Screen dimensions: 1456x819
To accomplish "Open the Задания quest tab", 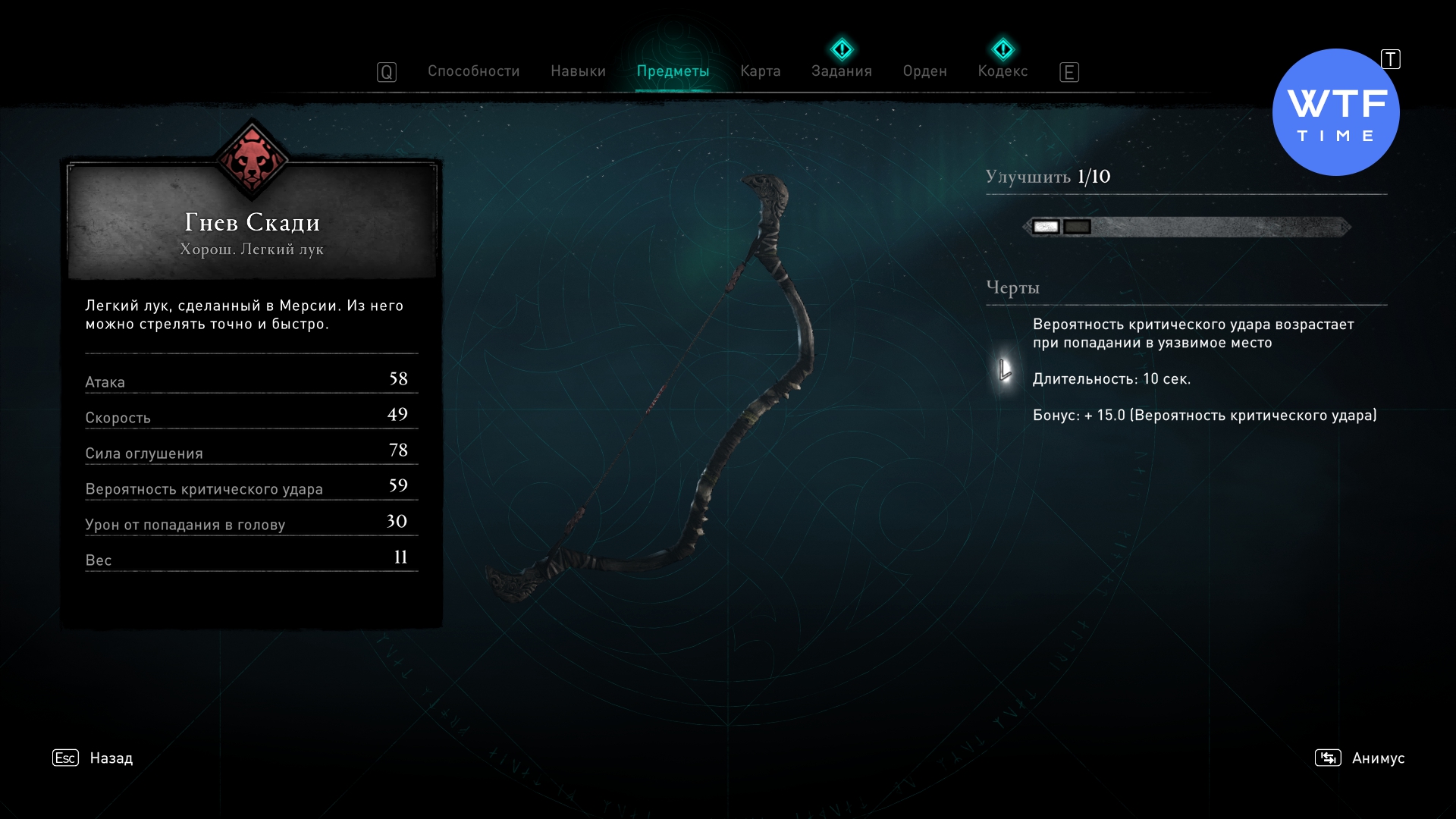I will [841, 71].
